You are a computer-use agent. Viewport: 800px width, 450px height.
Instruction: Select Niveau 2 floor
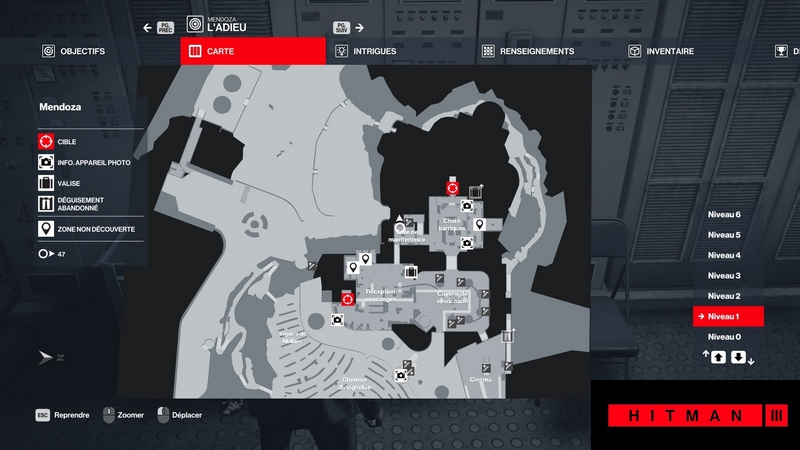(x=724, y=296)
